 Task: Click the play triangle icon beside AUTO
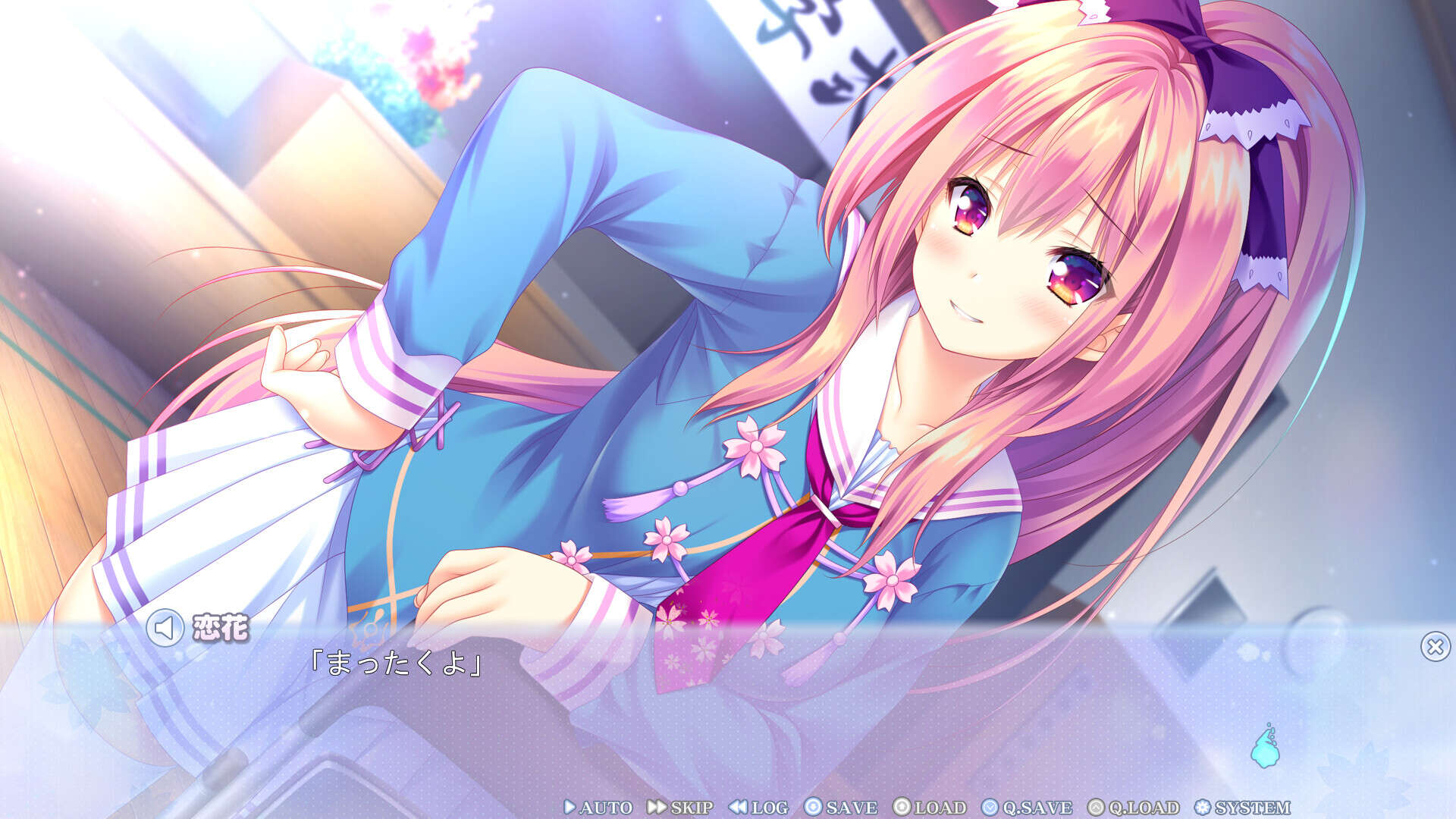point(570,808)
